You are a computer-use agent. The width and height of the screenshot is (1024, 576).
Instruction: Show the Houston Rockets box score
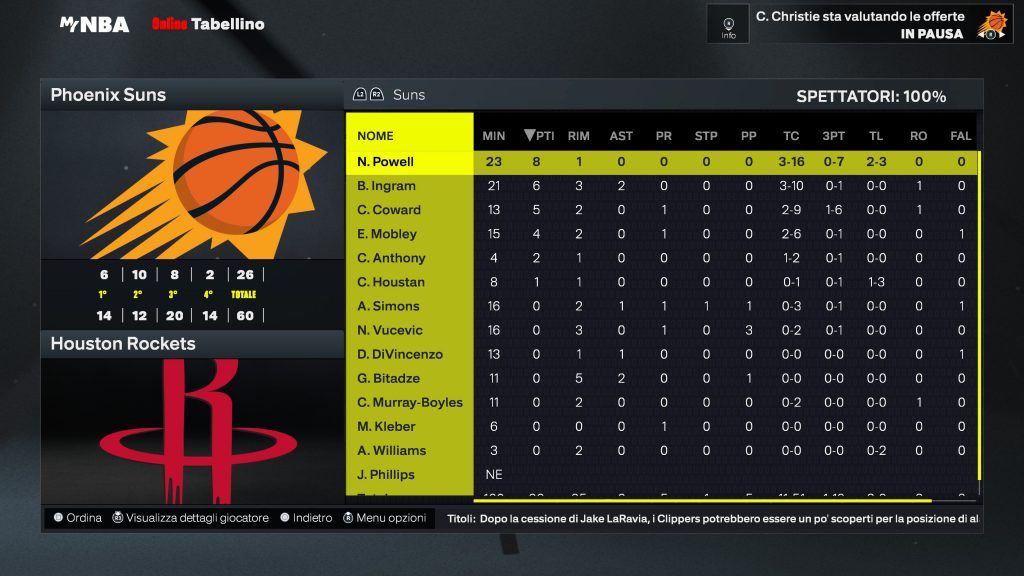click(123, 344)
